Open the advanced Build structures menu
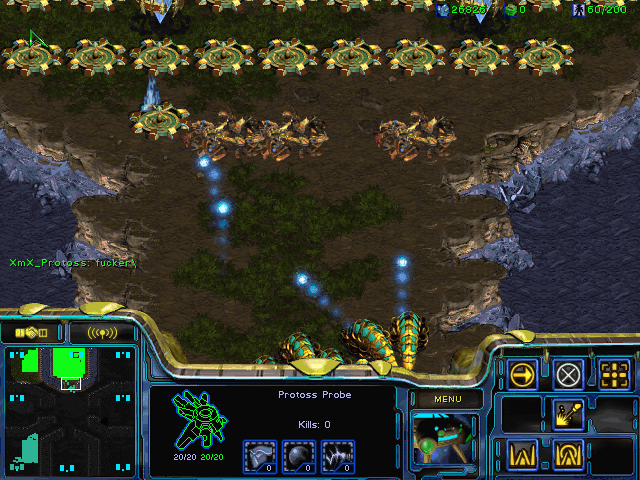 568,453
